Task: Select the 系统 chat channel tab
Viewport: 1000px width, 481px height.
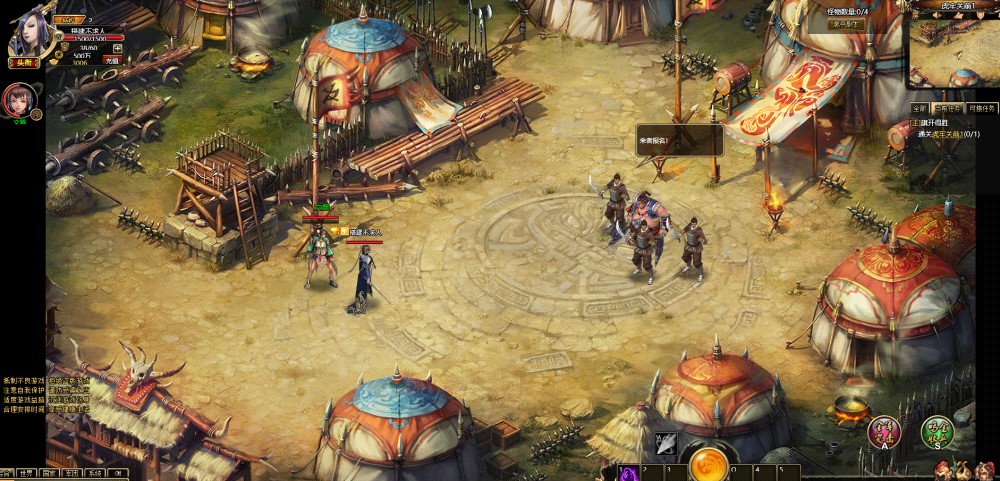Action: [94, 473]
